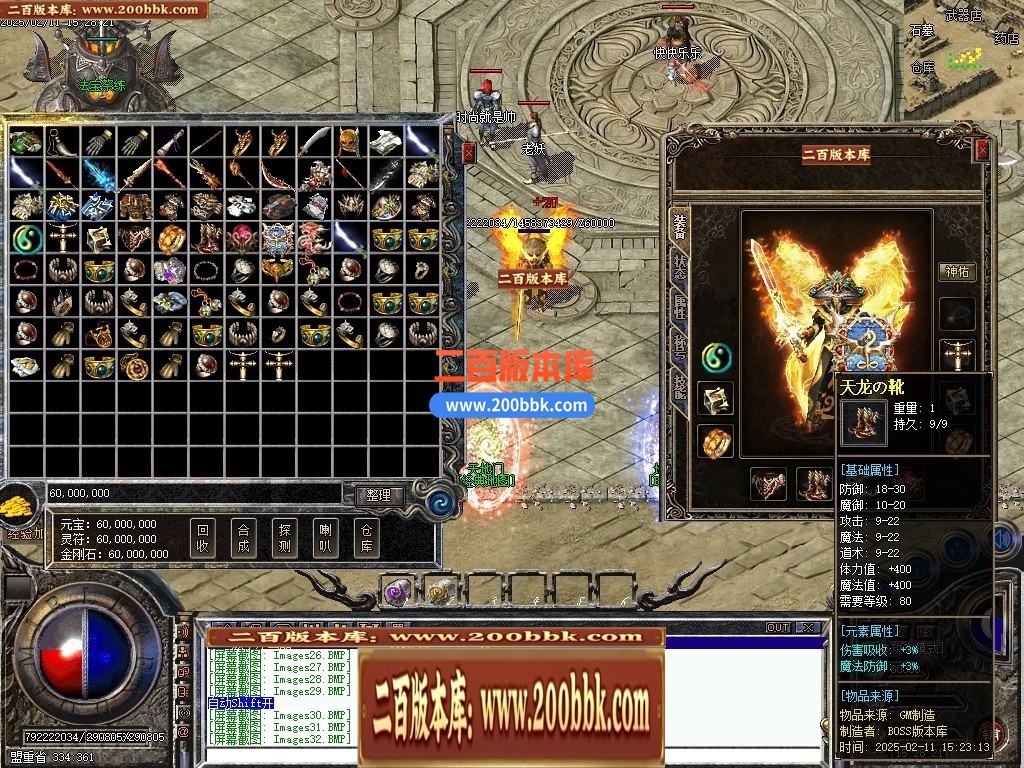The image size is (1024, 768).
Task: Open the 仓库 warehouse button
Action: click(366, 538)
